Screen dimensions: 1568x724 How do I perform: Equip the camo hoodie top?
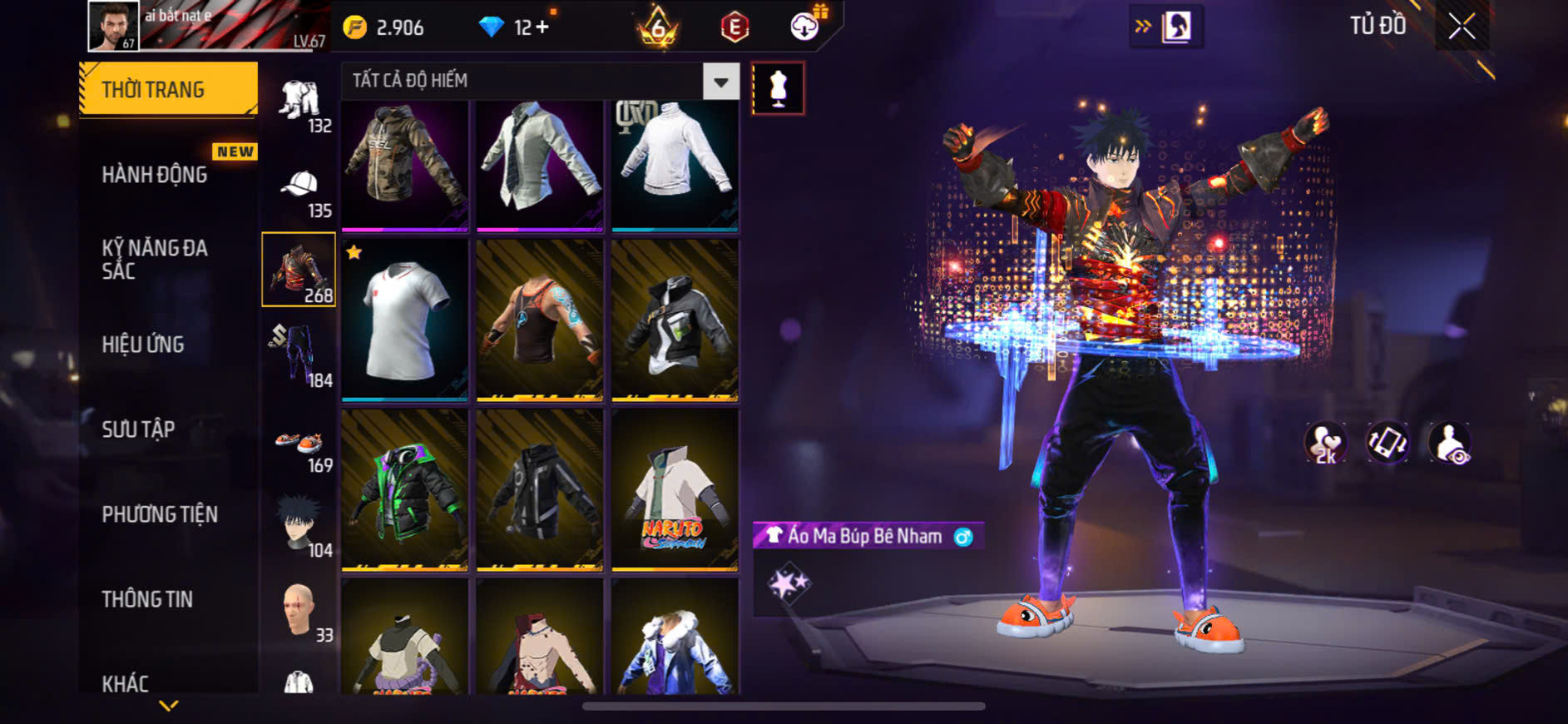405,165
